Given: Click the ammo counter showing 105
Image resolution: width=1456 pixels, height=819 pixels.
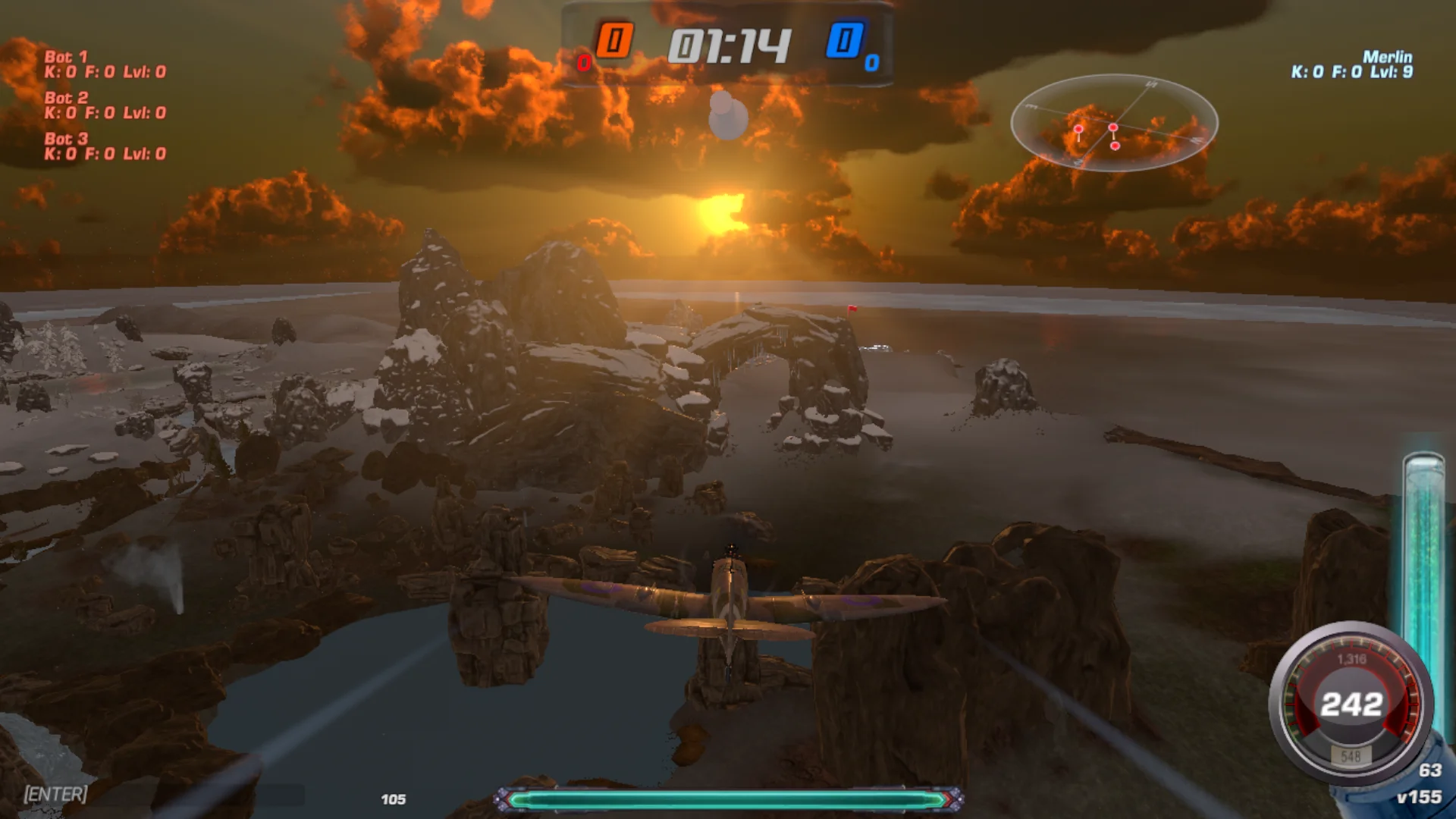Looking at the screenshot, I should (x=394, y=799).
